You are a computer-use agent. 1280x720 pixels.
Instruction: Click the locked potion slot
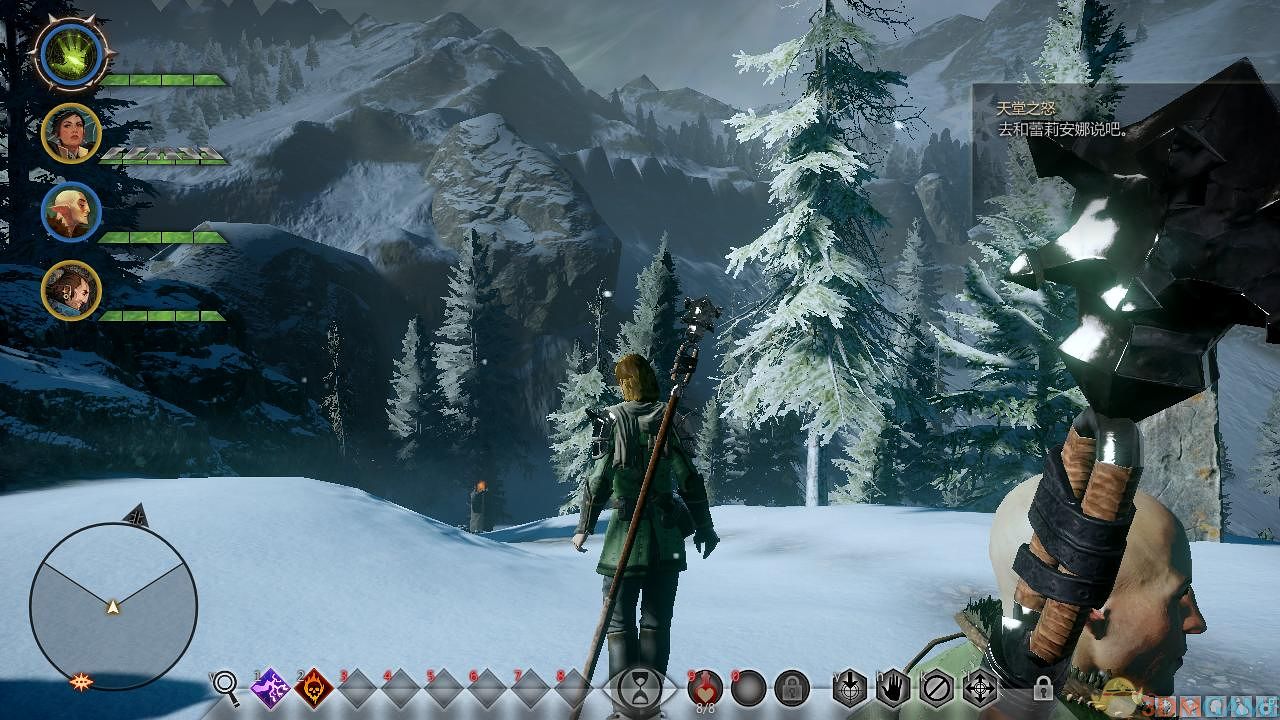[792, 688]
